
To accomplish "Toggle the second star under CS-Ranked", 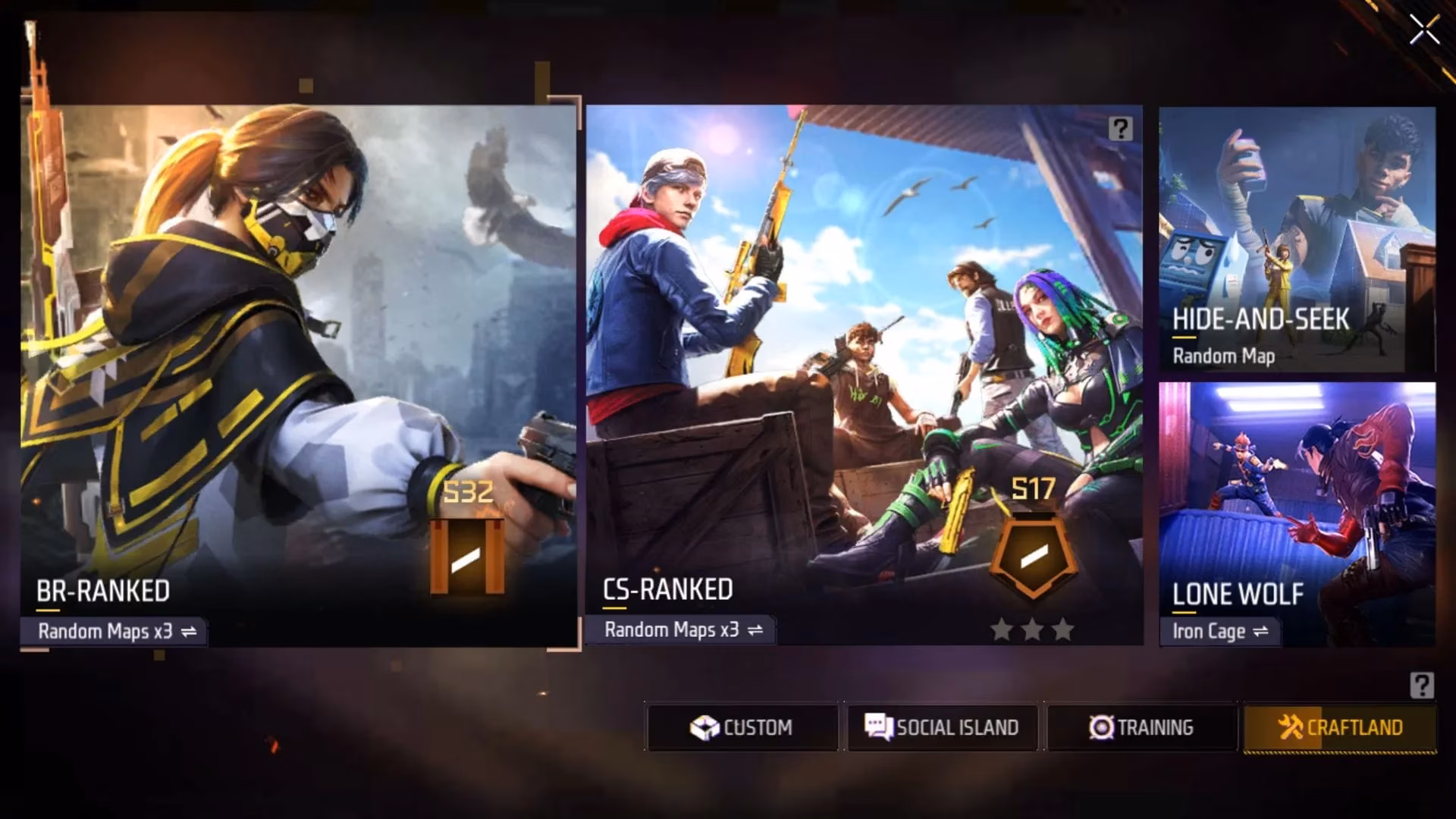I will pos(1033,629).
